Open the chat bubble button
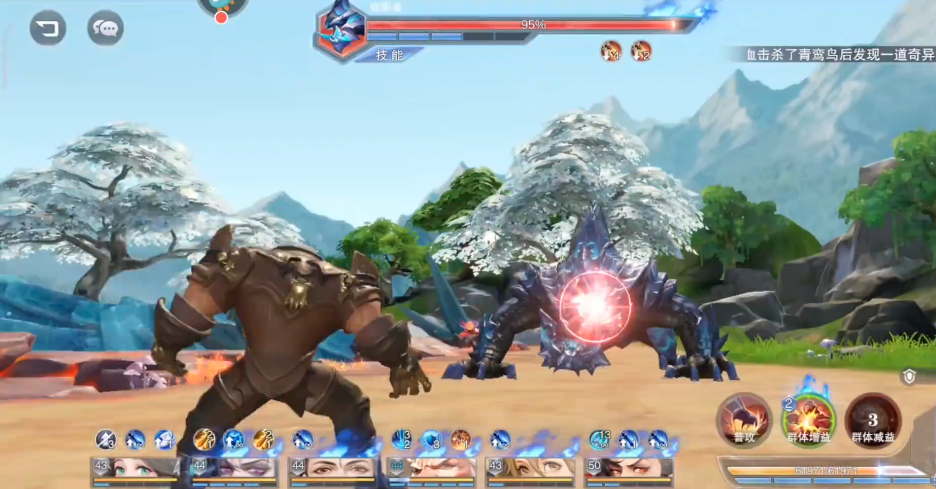Viewport: 936px width, 489px height. tap(105, 27)
